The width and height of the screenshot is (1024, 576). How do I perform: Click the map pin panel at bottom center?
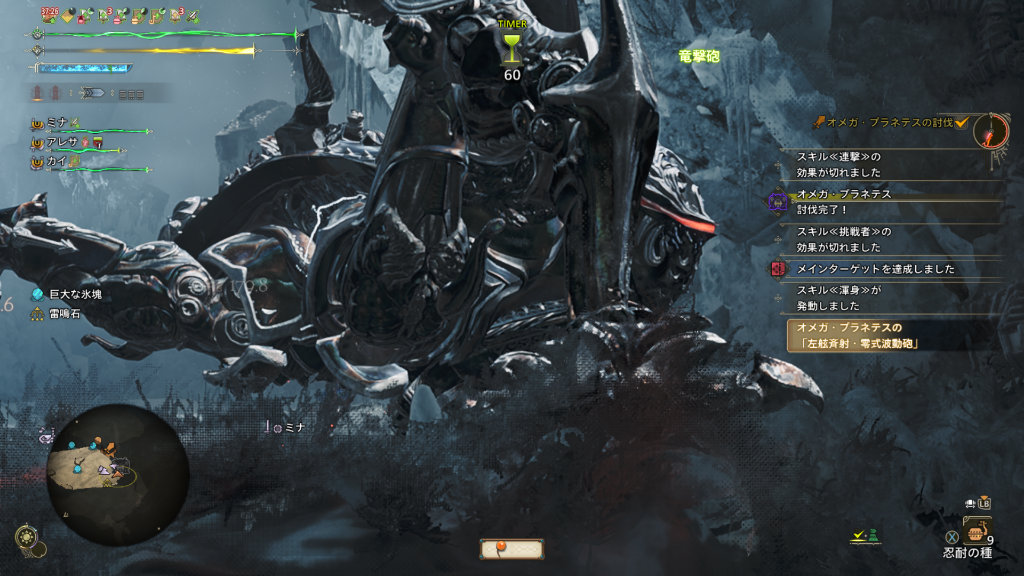pos(511,548)
